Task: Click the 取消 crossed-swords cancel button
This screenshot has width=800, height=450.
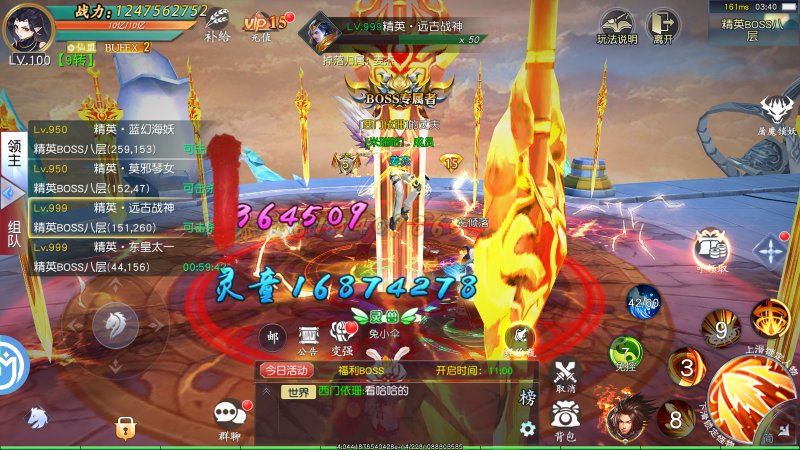Action: click(x=566, y=375)
